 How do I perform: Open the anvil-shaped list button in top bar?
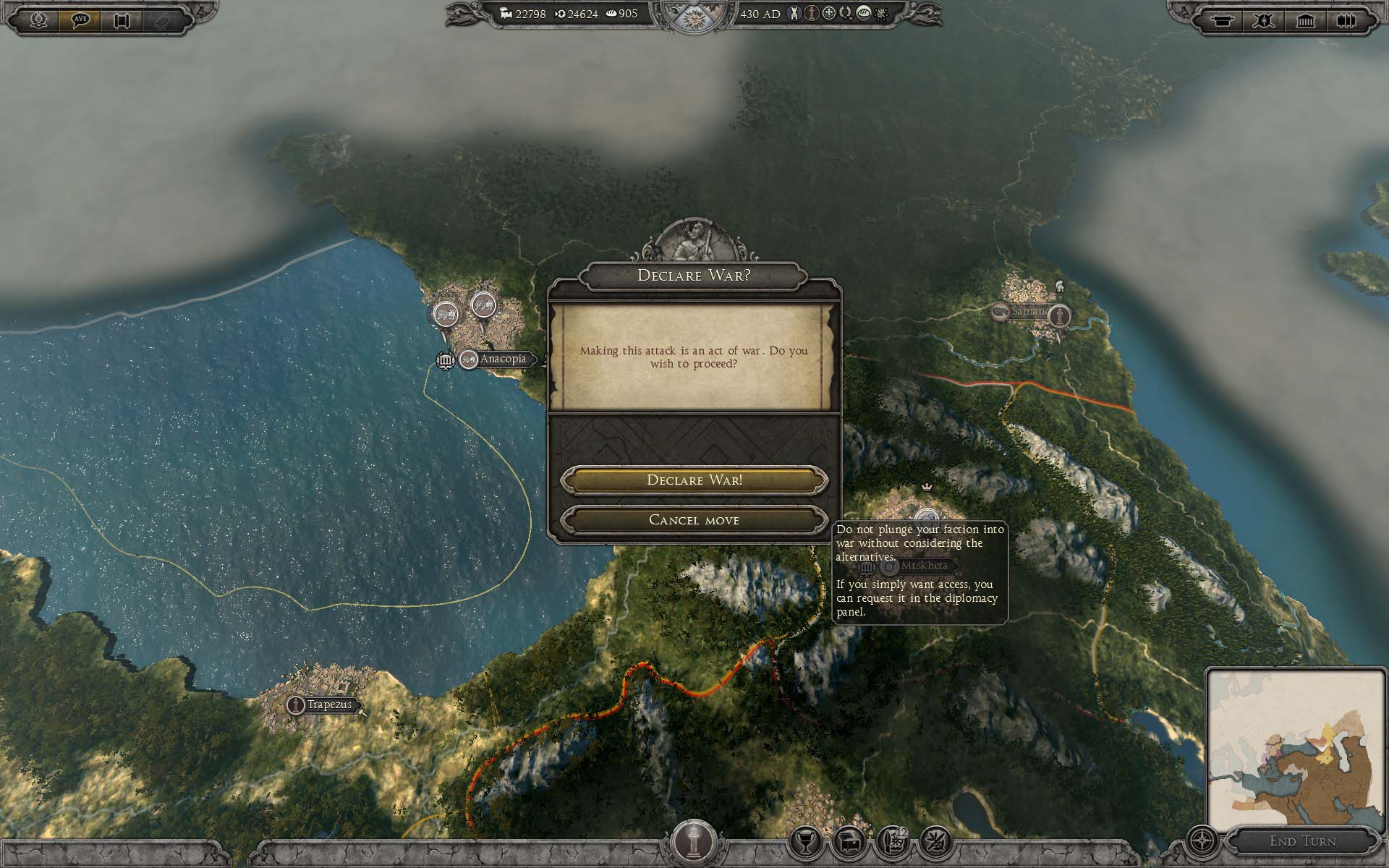click(x=1222, y=20)
